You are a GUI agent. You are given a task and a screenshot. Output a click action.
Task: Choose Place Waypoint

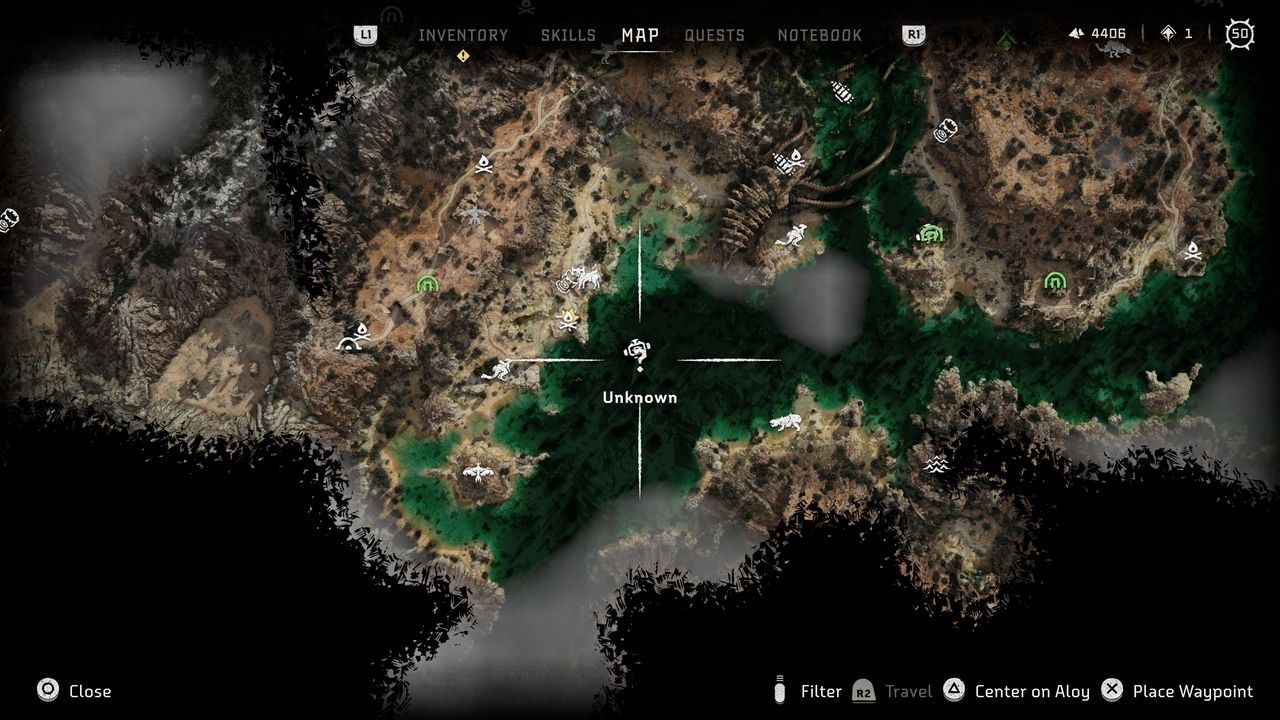click(x=1178, y=691)
